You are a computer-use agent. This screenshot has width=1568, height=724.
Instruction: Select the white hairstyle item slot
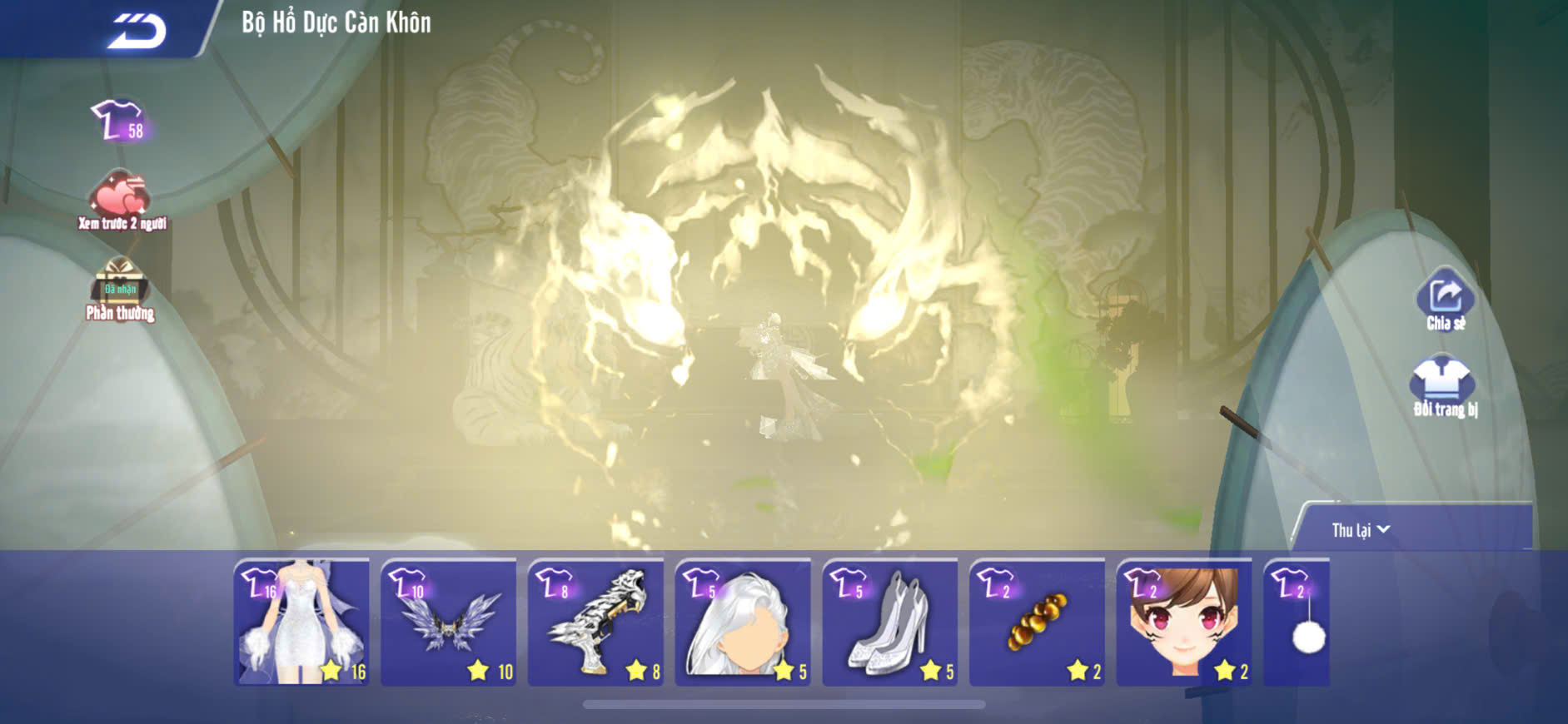(743, 622)
